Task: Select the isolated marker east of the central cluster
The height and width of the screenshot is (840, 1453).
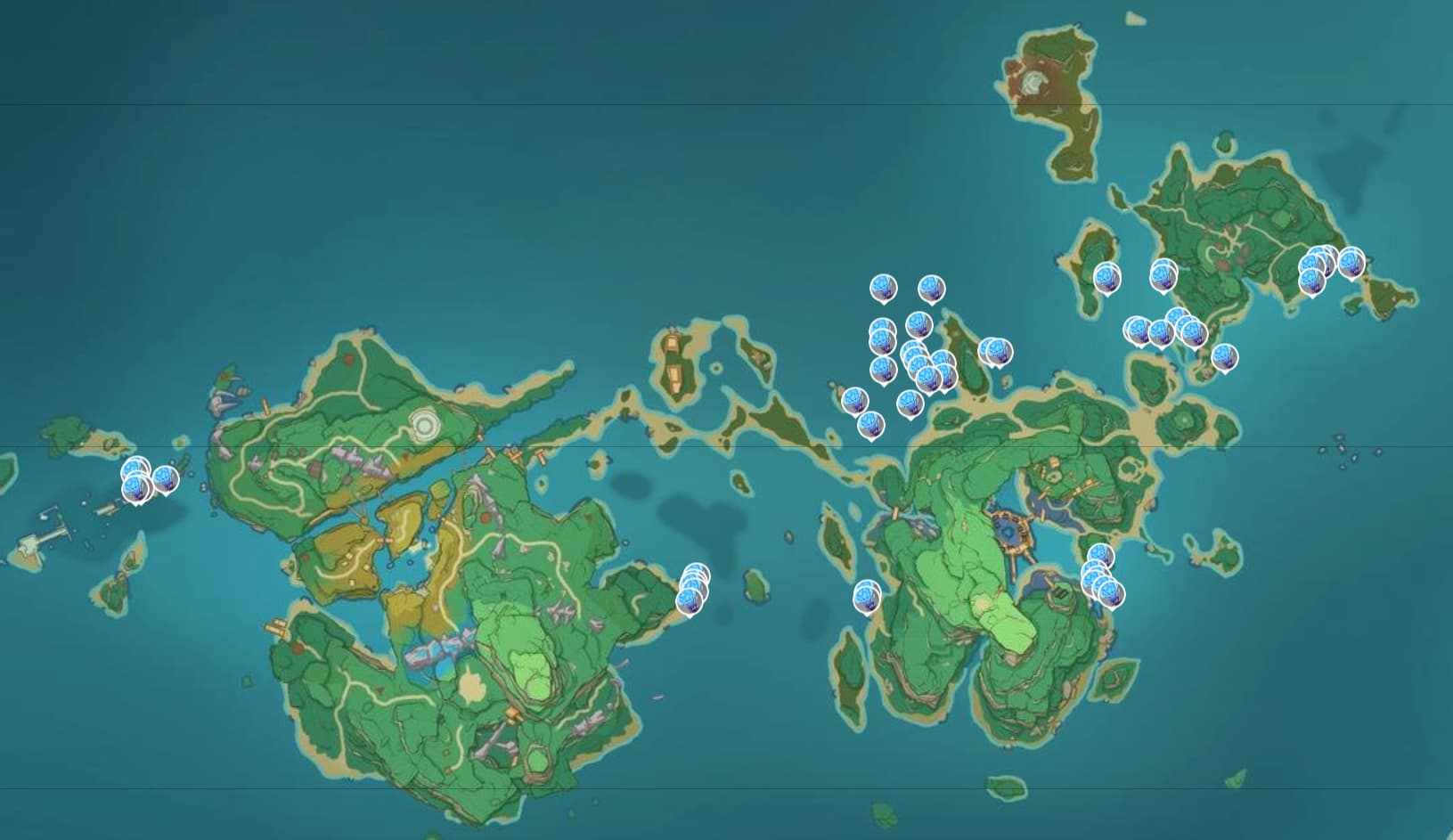Action: point(996,351)
